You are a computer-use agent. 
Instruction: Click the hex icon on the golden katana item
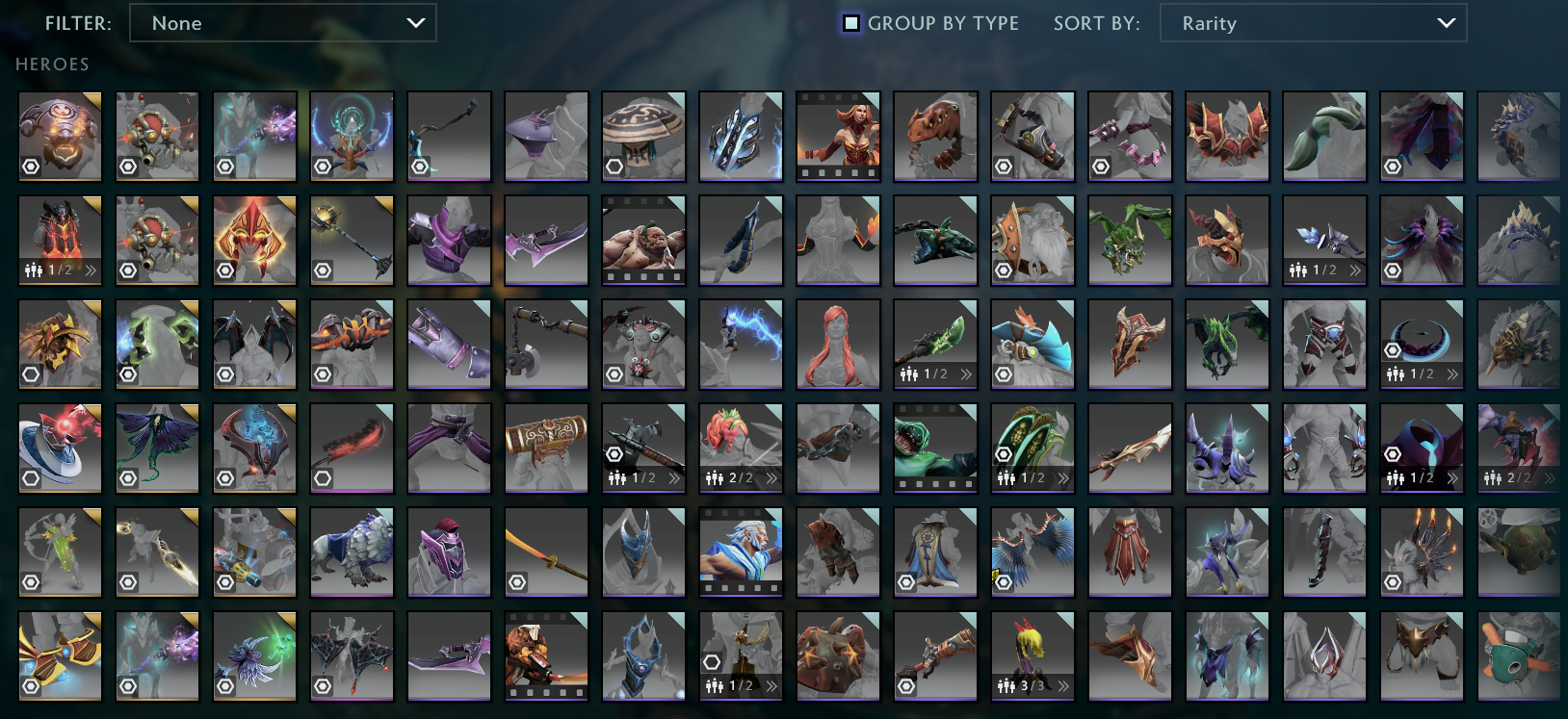click(517, 580)
